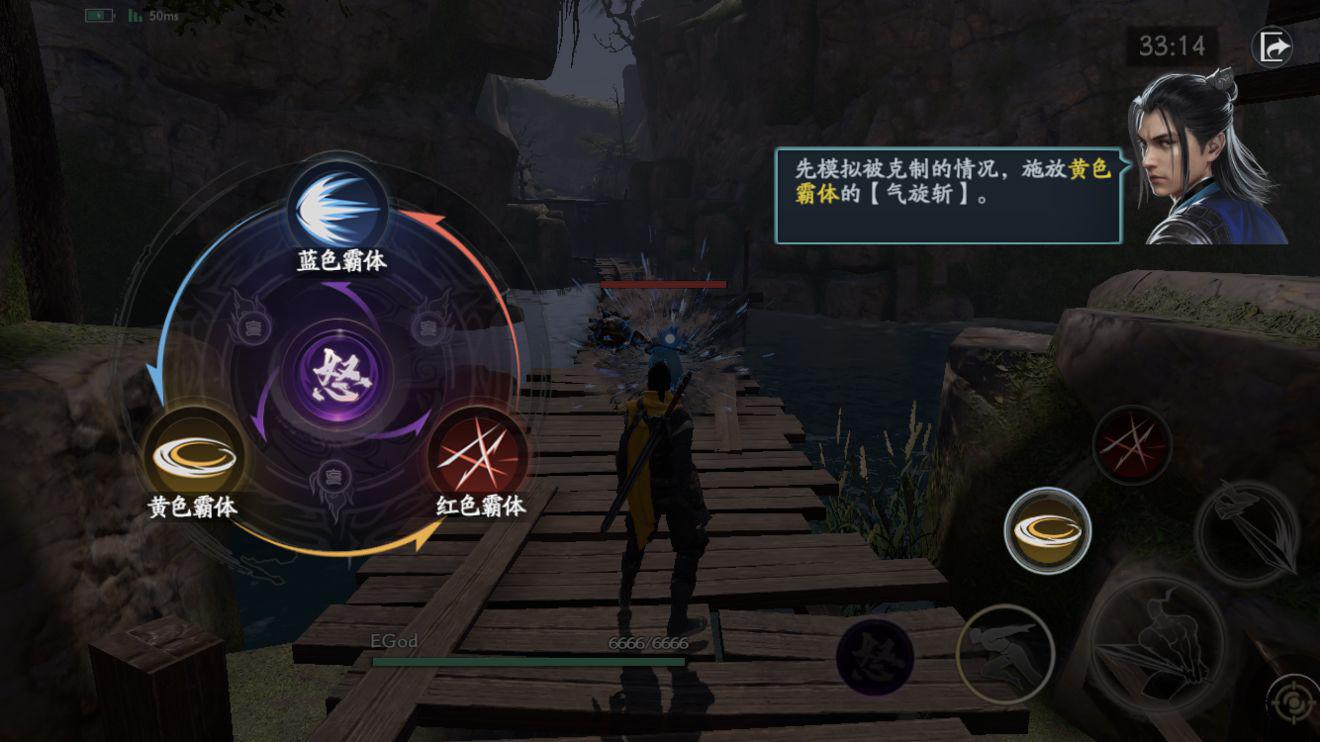
Task: Activate the highlighted yellow whirlwind skill button
Action: tap(1047, 530)
